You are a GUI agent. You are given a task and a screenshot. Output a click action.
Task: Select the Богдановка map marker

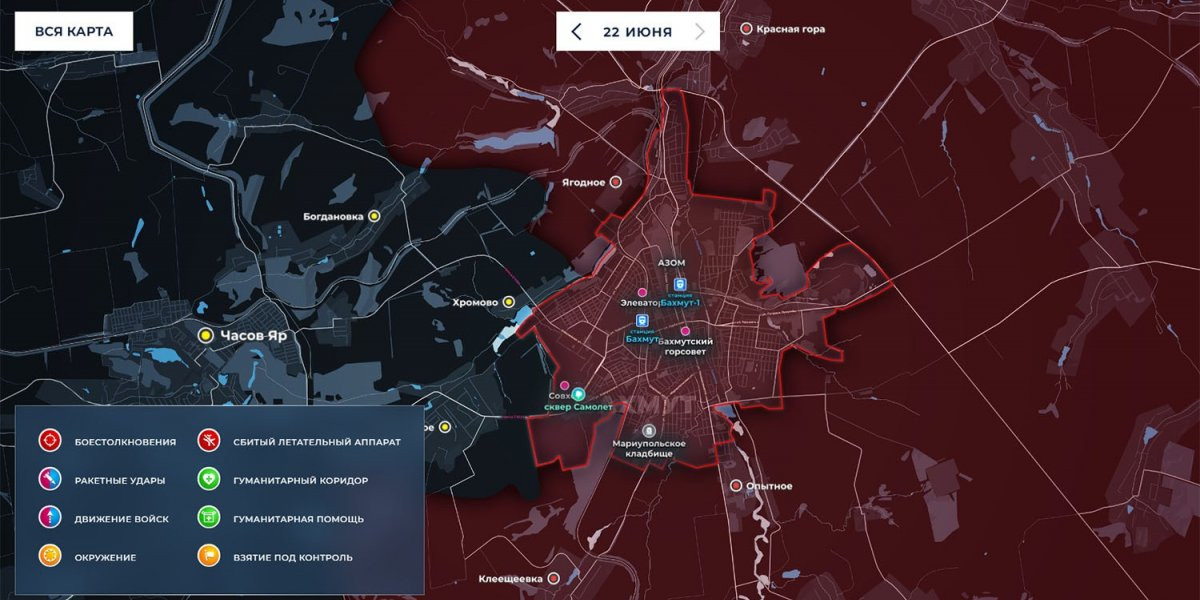pyautogui.click(x=375, y=215)
